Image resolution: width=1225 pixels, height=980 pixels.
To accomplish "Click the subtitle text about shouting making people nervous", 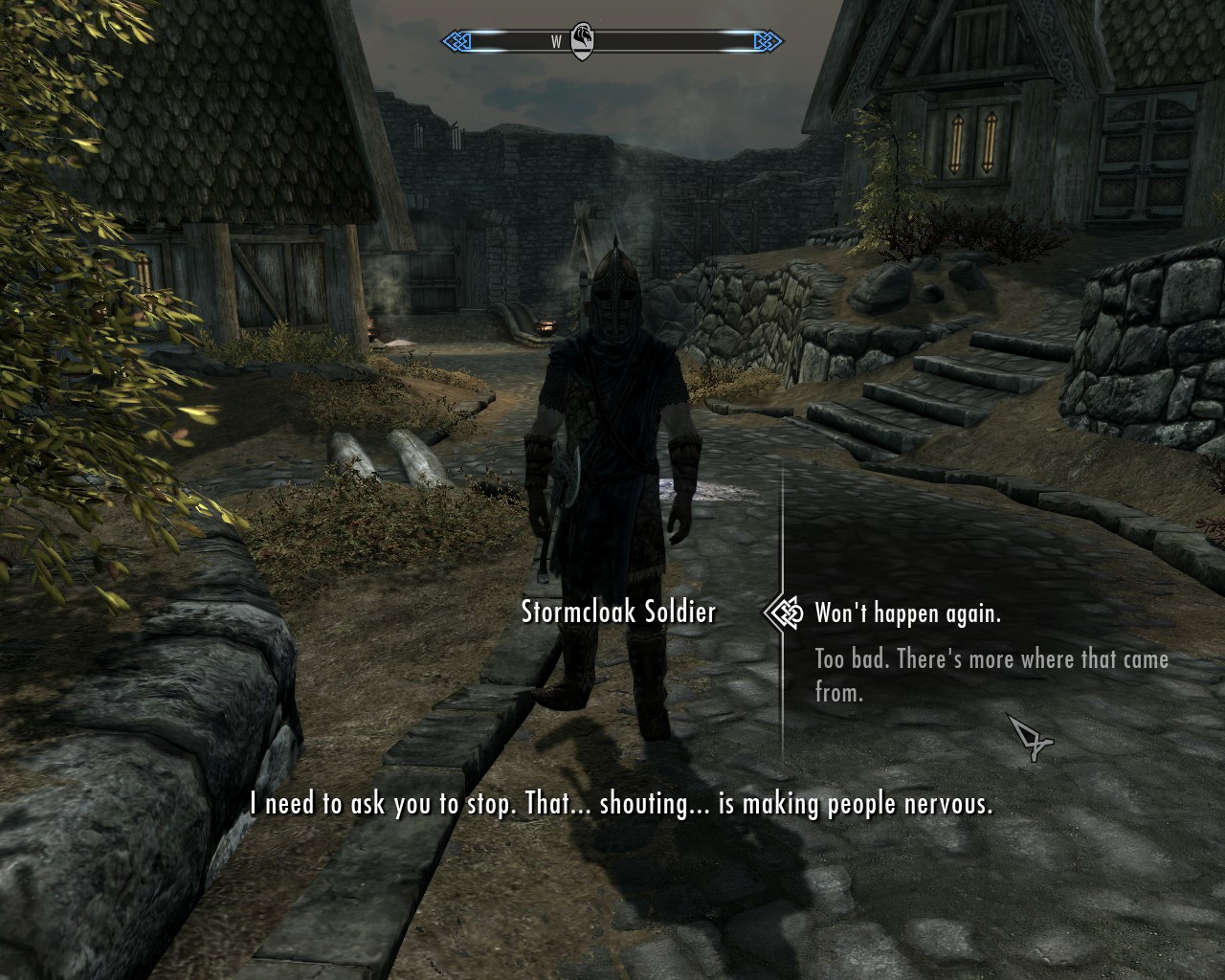I will (x=622, y=805).
